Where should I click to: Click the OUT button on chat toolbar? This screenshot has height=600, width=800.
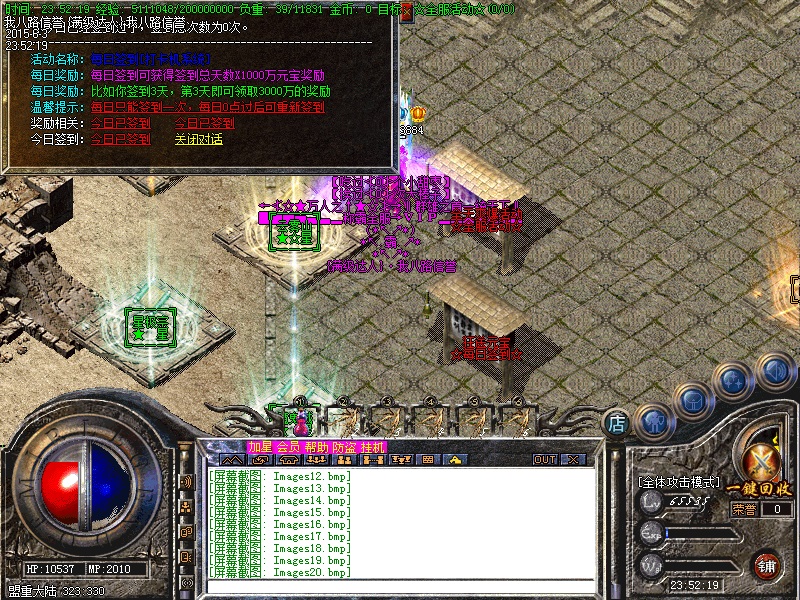545,460
